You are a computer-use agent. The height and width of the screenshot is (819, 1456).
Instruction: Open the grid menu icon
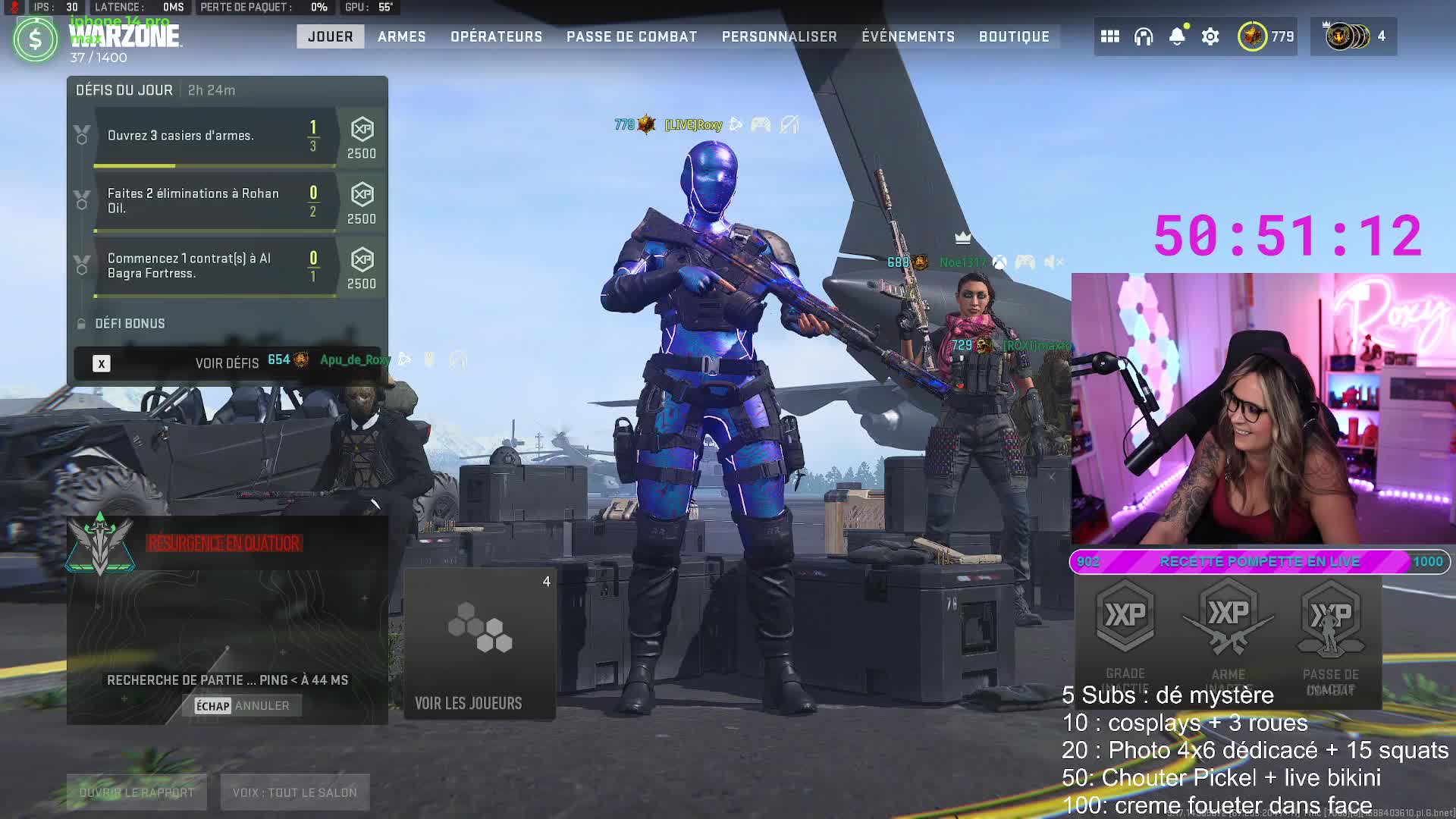1109,36
